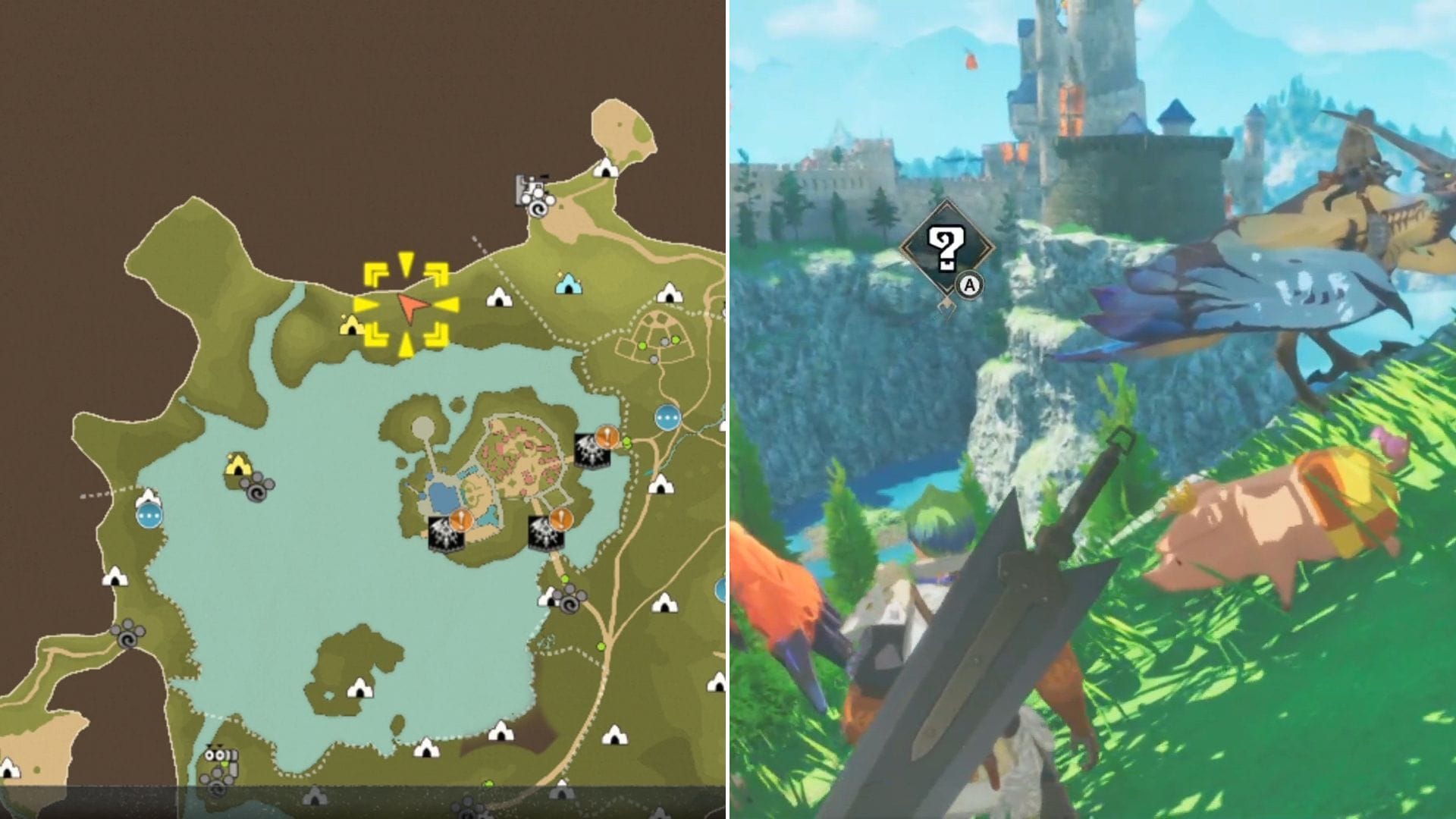The image size is (1456, 819).
Task: Click the white den icon on the small southern island
Action: click(360, 689)
